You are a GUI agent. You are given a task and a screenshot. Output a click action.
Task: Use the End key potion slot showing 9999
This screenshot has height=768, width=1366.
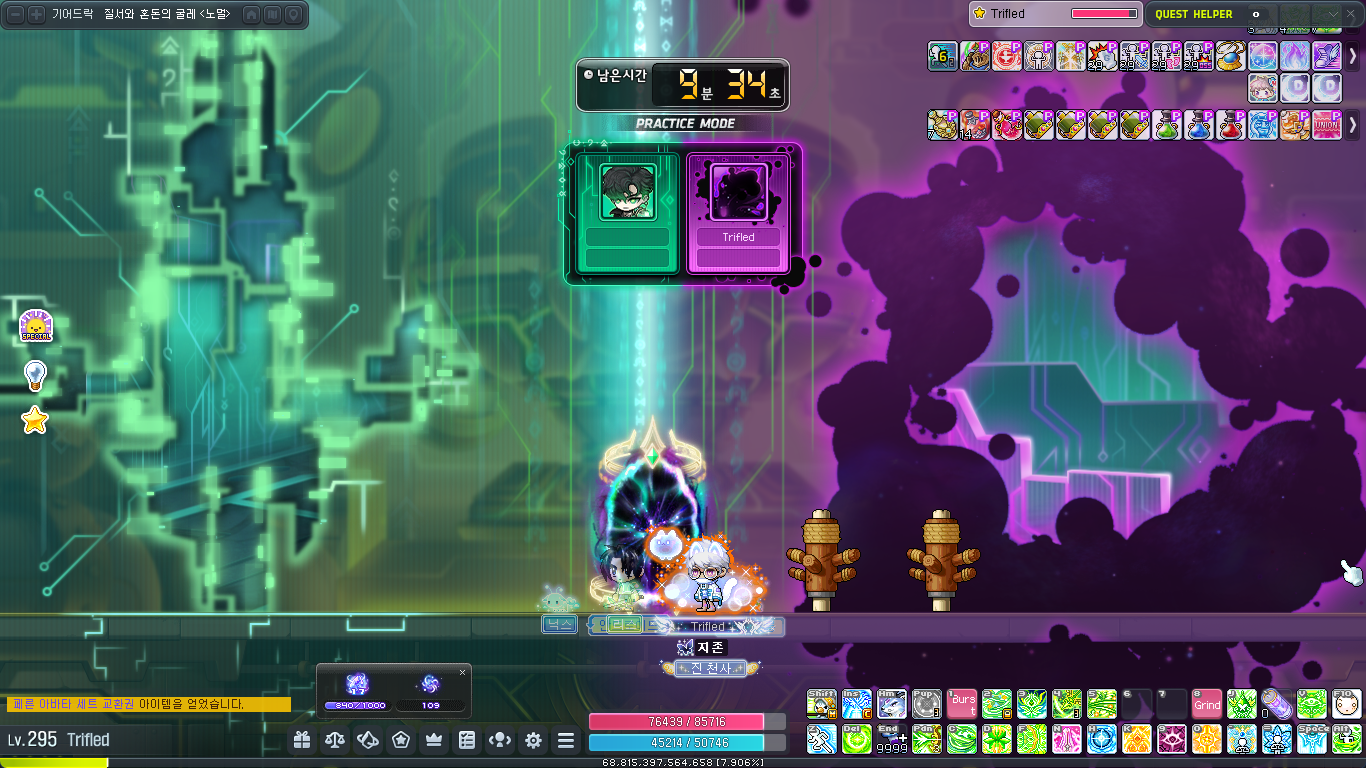891,739
